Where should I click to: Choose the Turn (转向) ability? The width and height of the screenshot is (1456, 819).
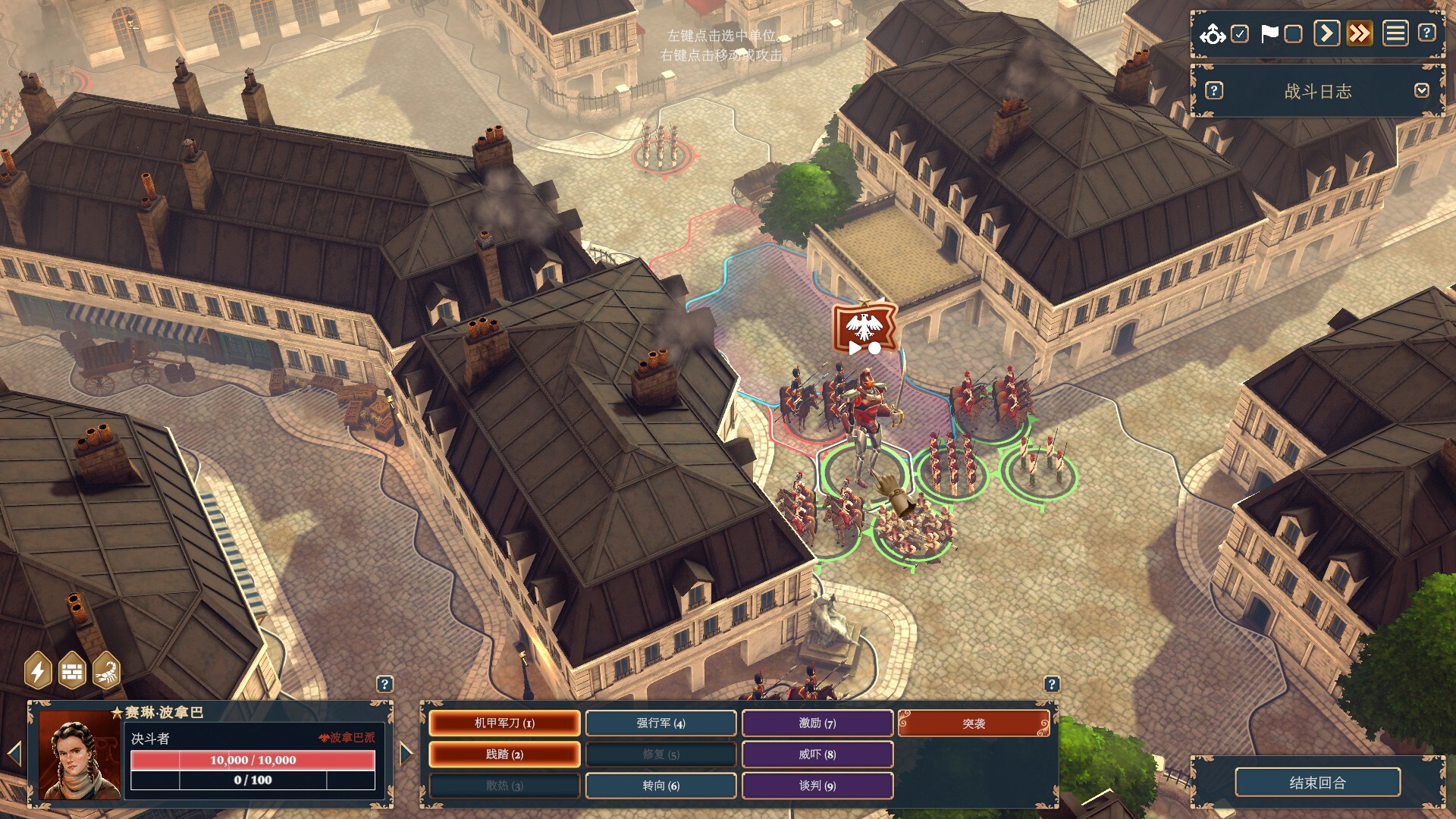(661, 786)
